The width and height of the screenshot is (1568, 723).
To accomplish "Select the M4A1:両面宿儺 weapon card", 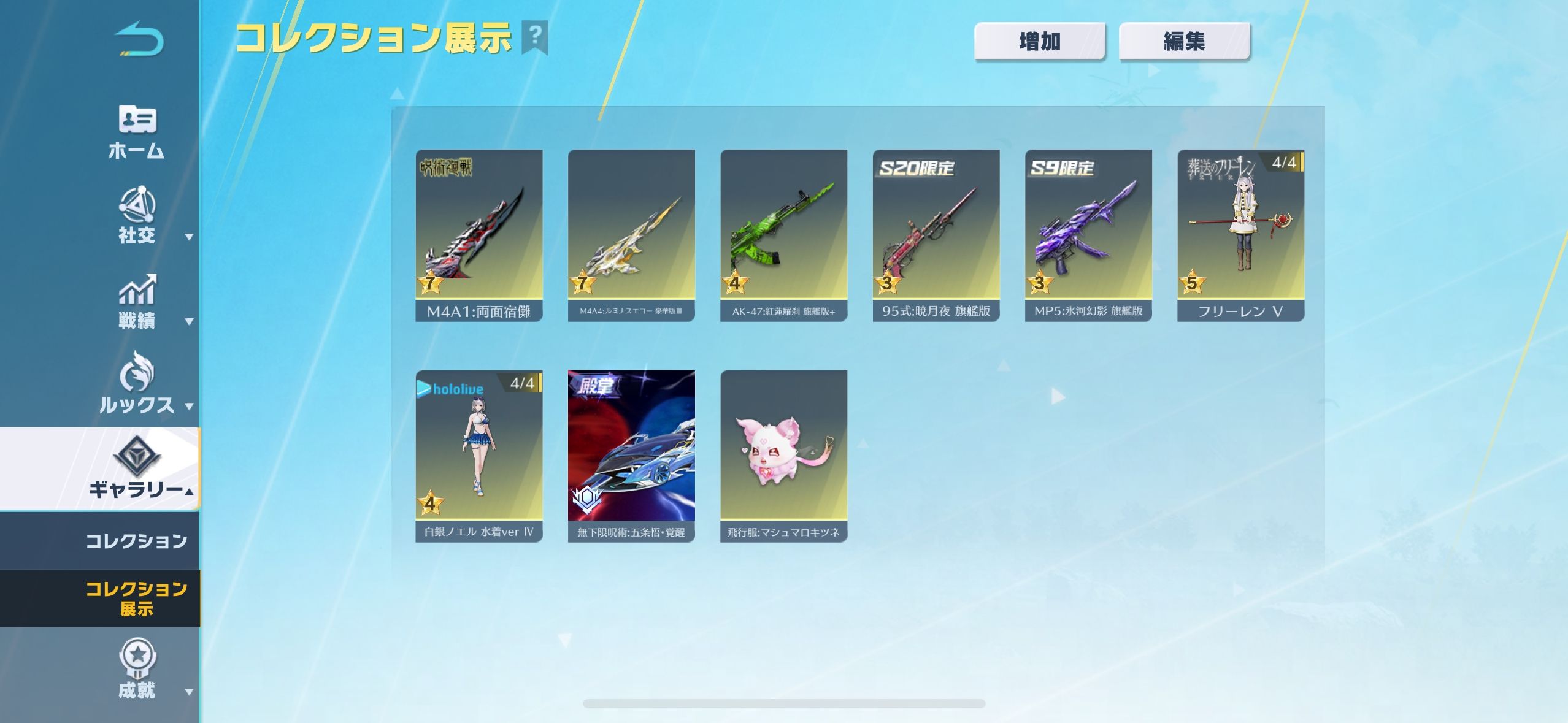I will tap(478, 235).
